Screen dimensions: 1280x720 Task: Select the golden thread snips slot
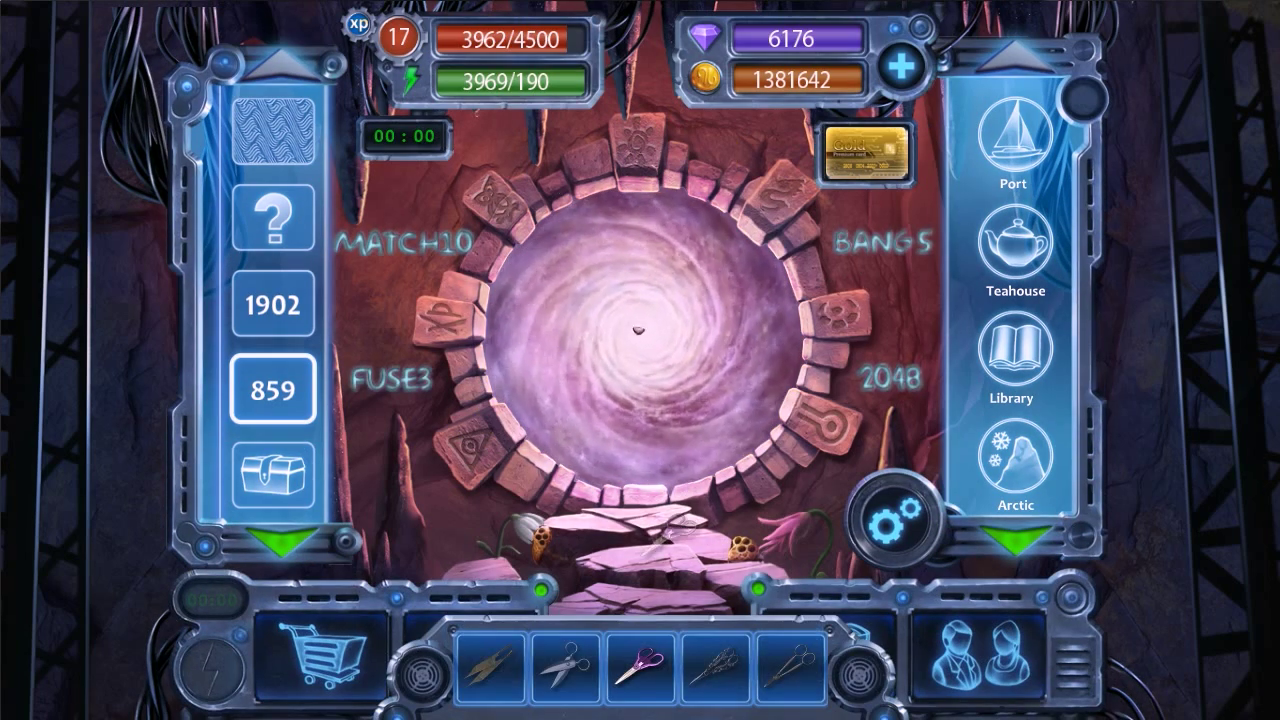[490, 663]
